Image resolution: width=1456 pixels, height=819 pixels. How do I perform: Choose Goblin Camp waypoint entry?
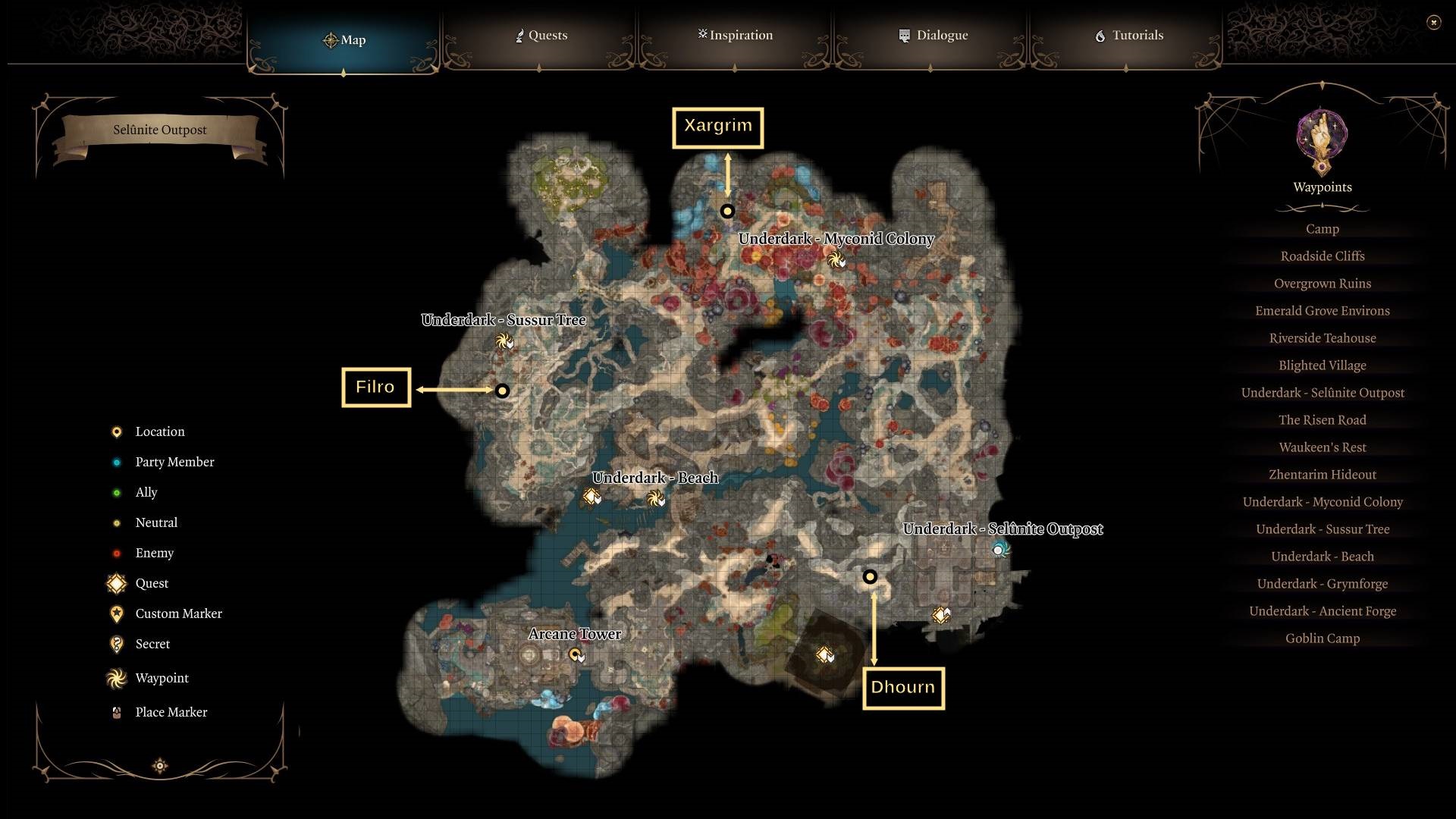1322,639
